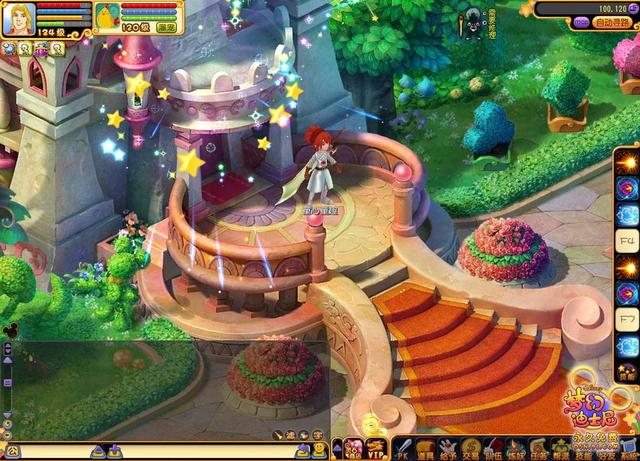Select the player character portrait

(19, 17)
